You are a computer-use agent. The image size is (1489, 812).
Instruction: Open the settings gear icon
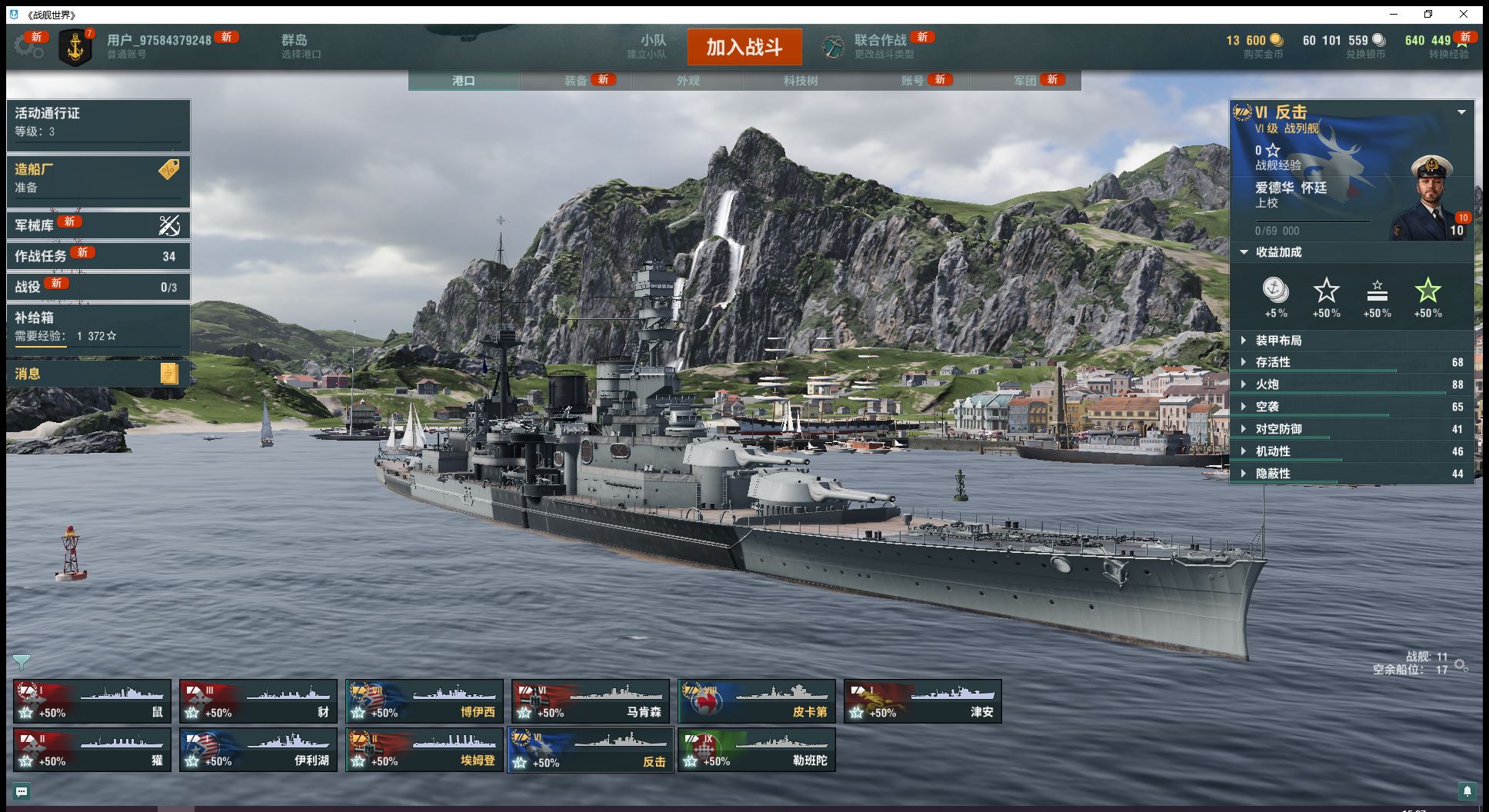(x=28, y=47)
